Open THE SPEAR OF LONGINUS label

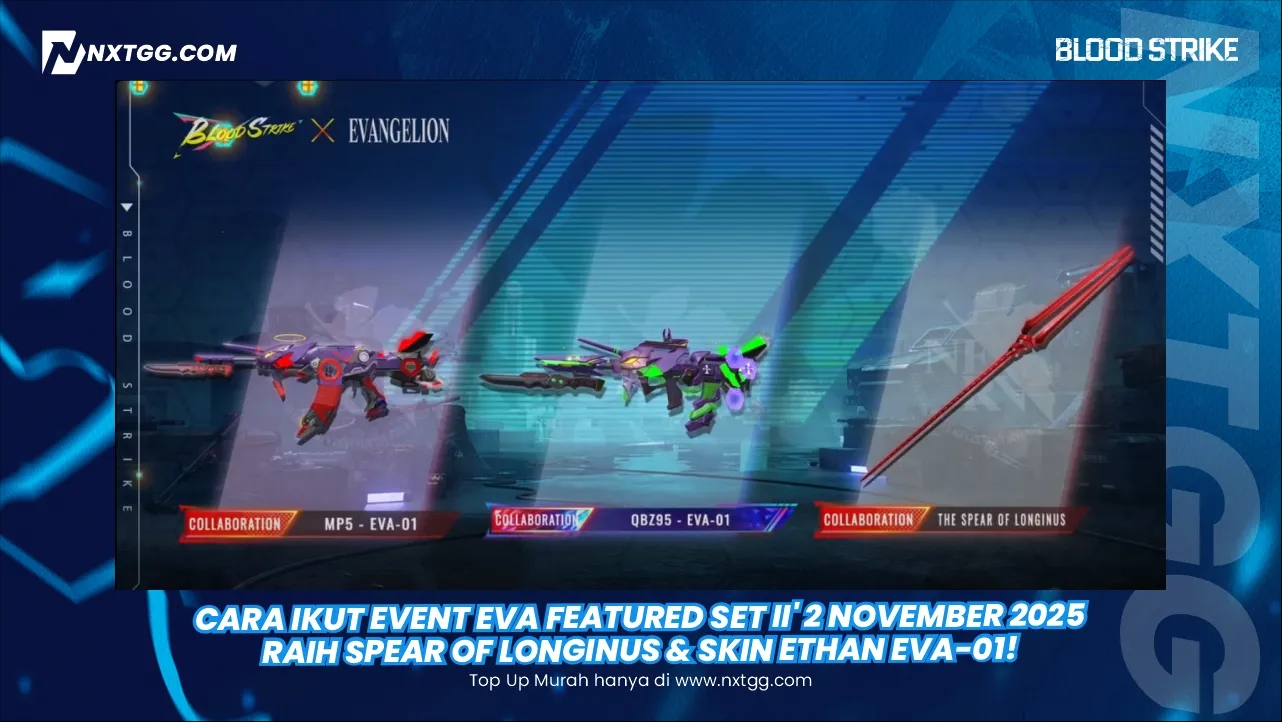(x=1001, y=521)
